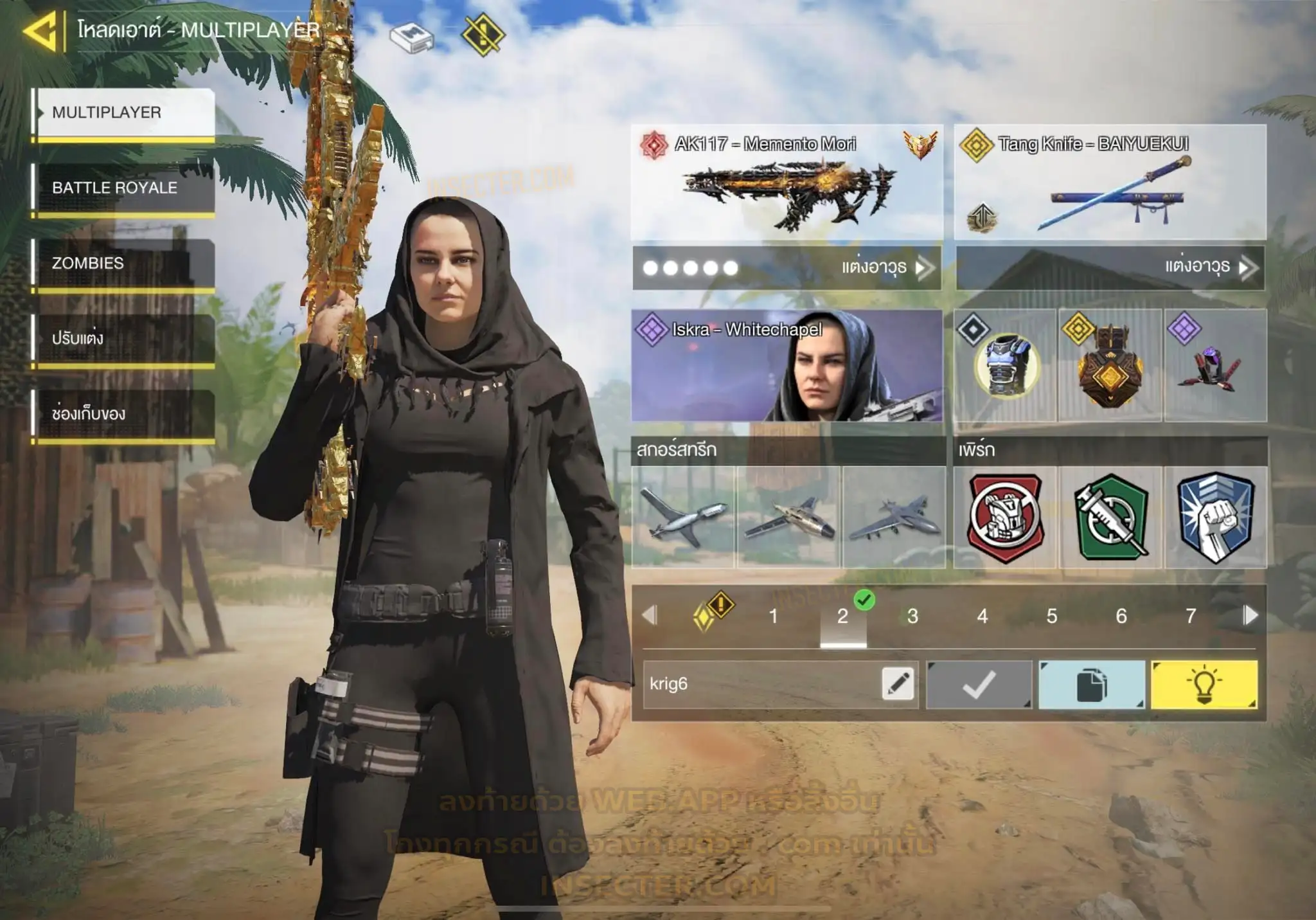The height and width of the screenshot is (920, 1316).
Task: Select the Multiplayer loadout tab
Action: click(x=123, y=113)
